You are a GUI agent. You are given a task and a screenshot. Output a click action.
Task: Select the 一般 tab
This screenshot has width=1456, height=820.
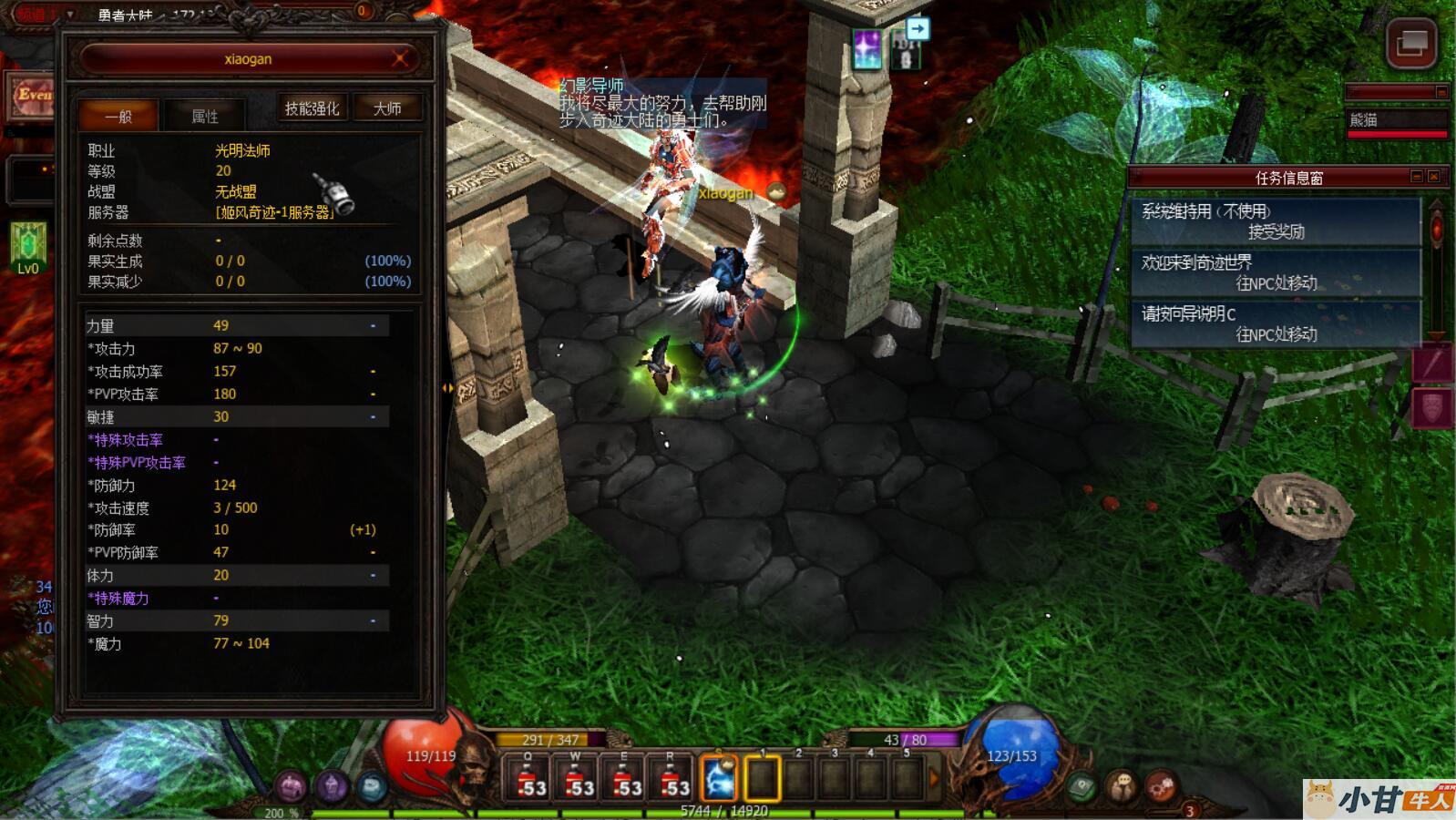tap(118, 116)
